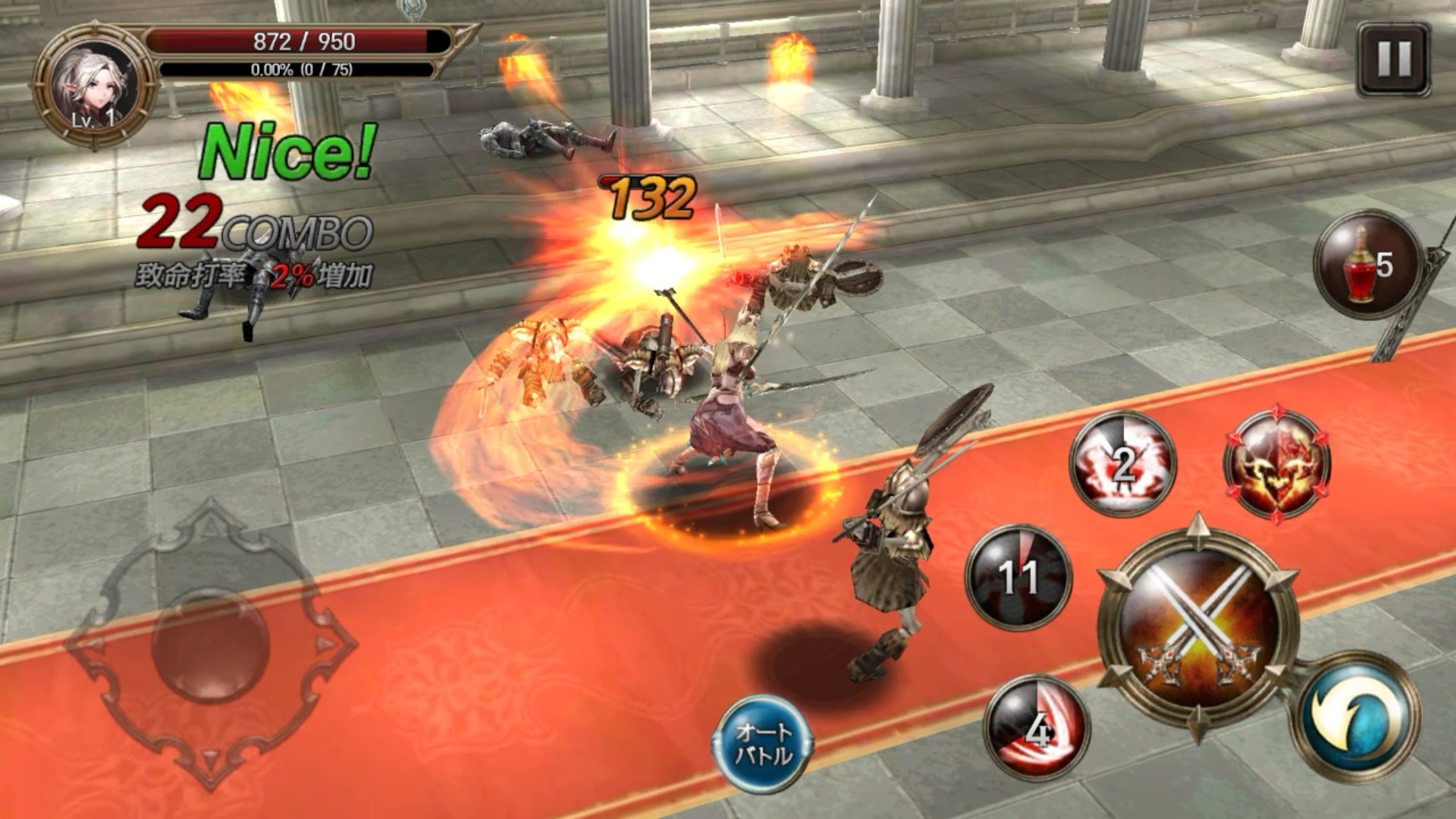The height and width of the screenshot is (819, 1456).
Task: Select the skill with cooldown 2
Action: pos(1122,464)
